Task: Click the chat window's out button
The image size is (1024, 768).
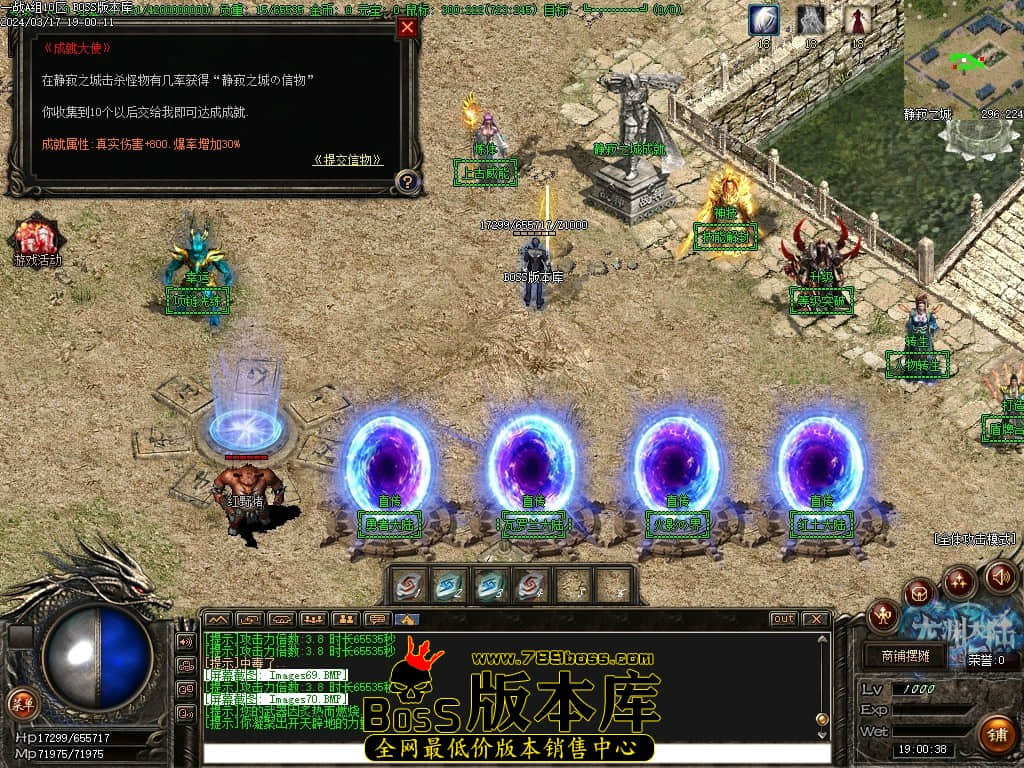Action: click(783, 619)
